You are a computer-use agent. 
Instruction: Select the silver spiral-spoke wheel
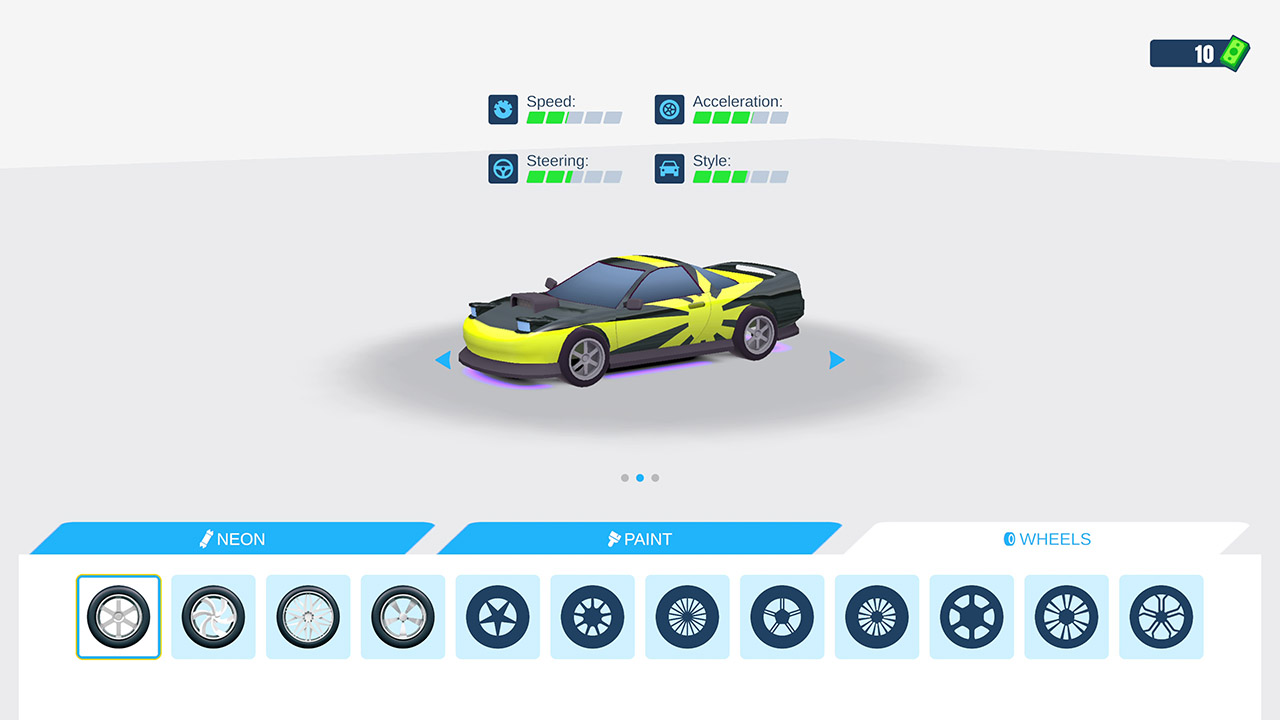[x=213, y=617]
